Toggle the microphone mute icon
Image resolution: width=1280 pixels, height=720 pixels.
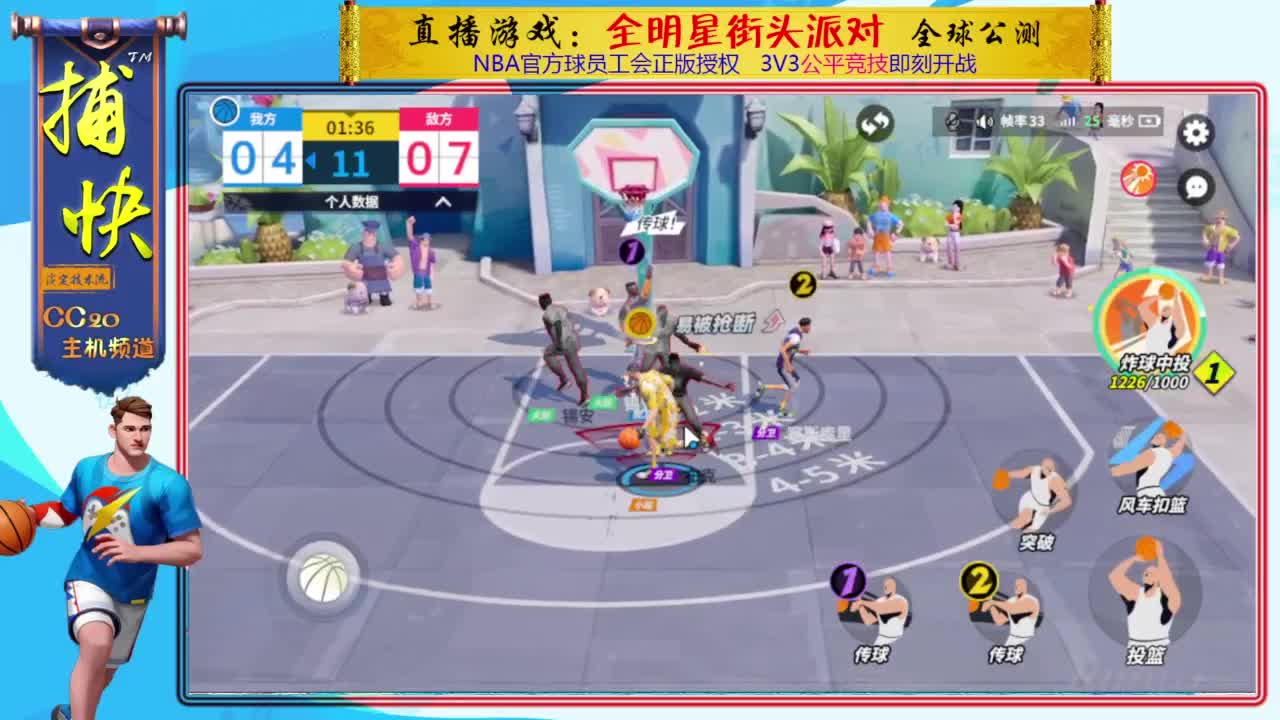(x=951, y=121)
